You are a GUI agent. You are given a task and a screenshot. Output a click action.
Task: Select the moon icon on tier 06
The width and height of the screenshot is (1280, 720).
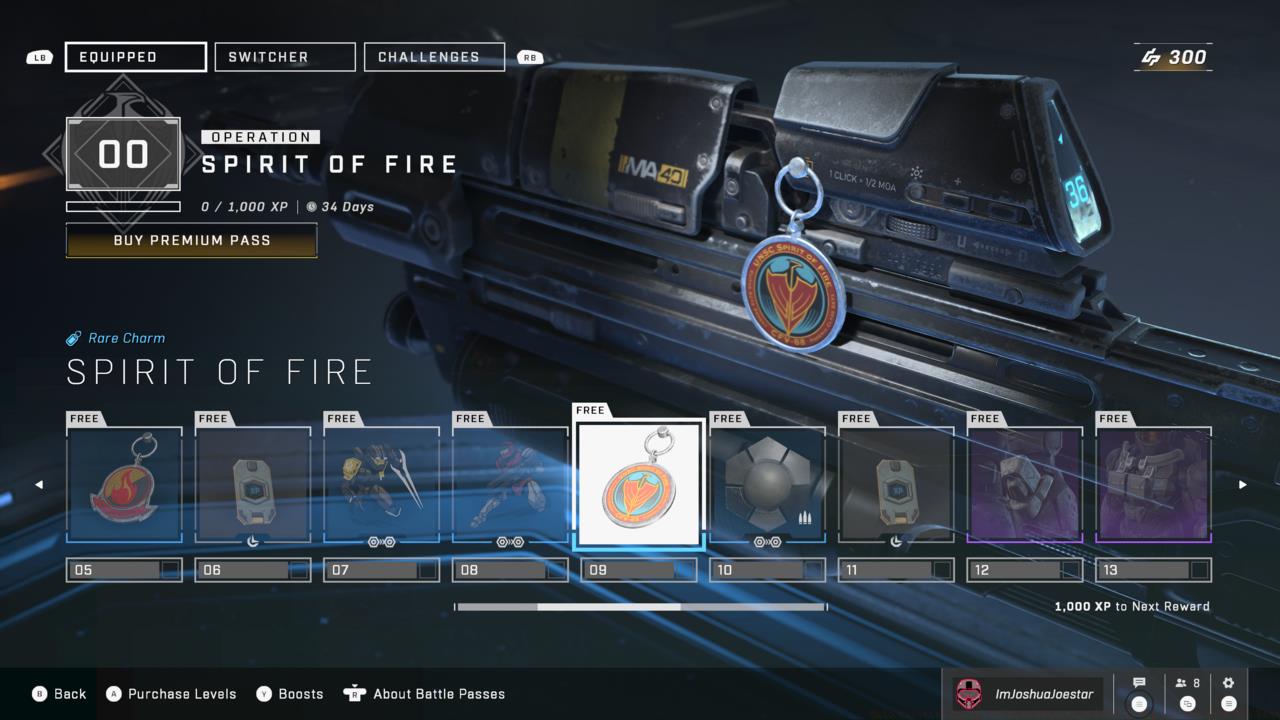tap(251, 540)
